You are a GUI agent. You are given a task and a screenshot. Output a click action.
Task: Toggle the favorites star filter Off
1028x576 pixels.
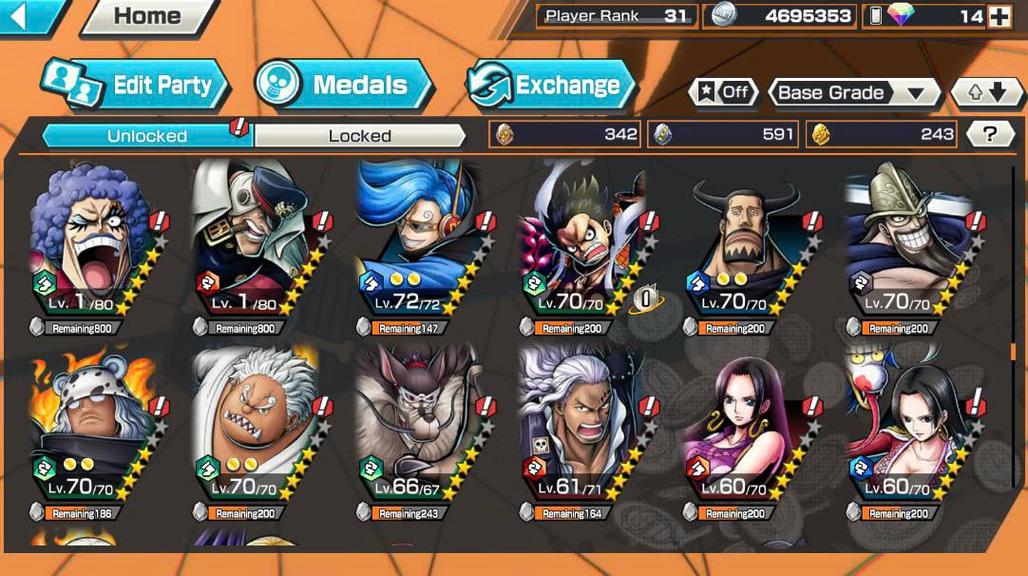pos(722,93)
